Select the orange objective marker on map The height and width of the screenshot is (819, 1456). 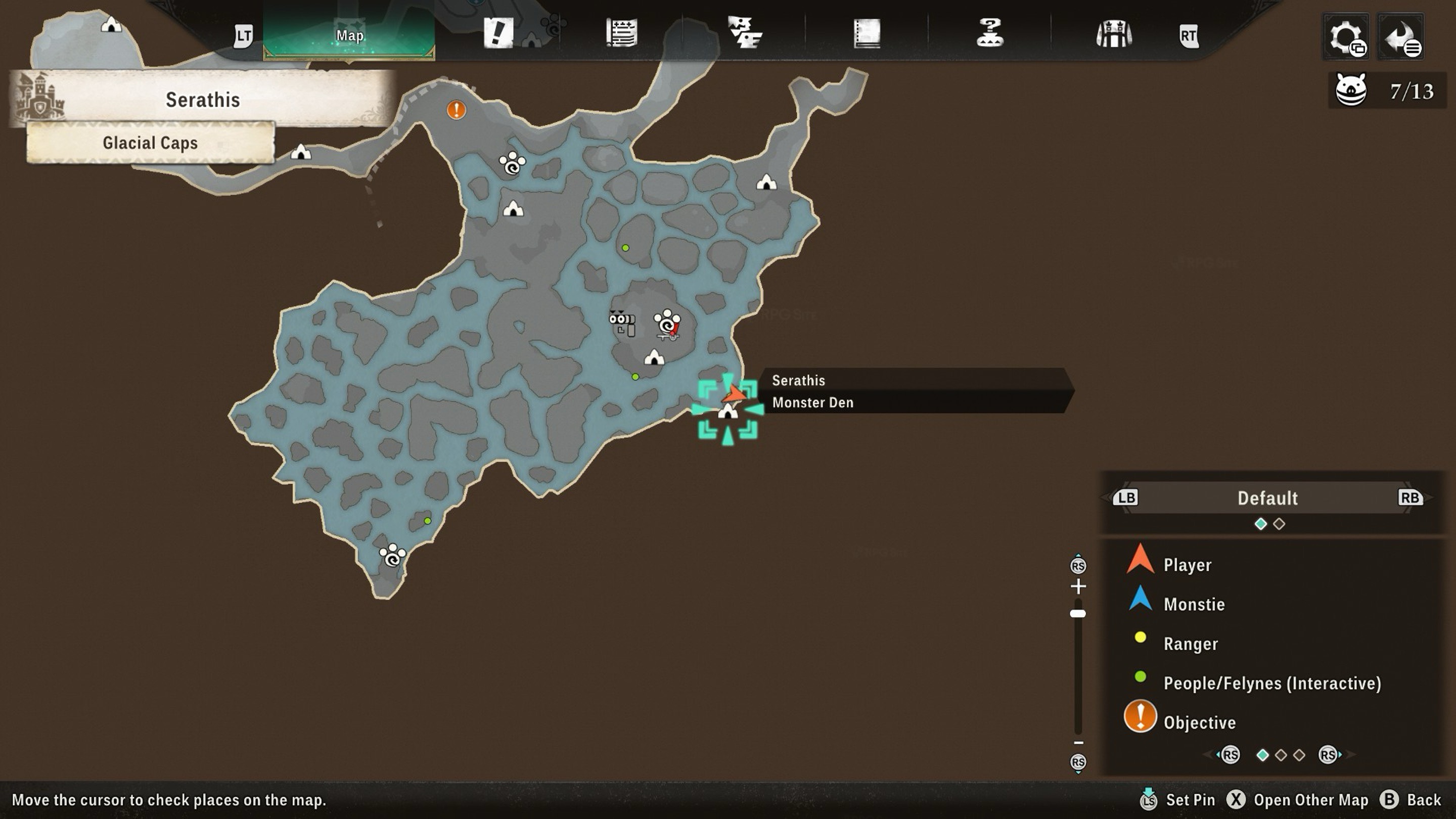pos(456,110)
